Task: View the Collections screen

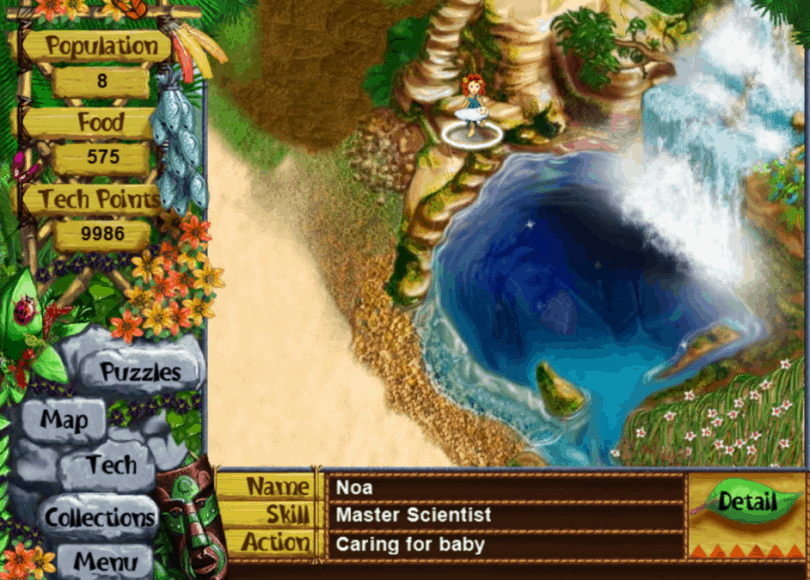Action: tap(100, 517)
